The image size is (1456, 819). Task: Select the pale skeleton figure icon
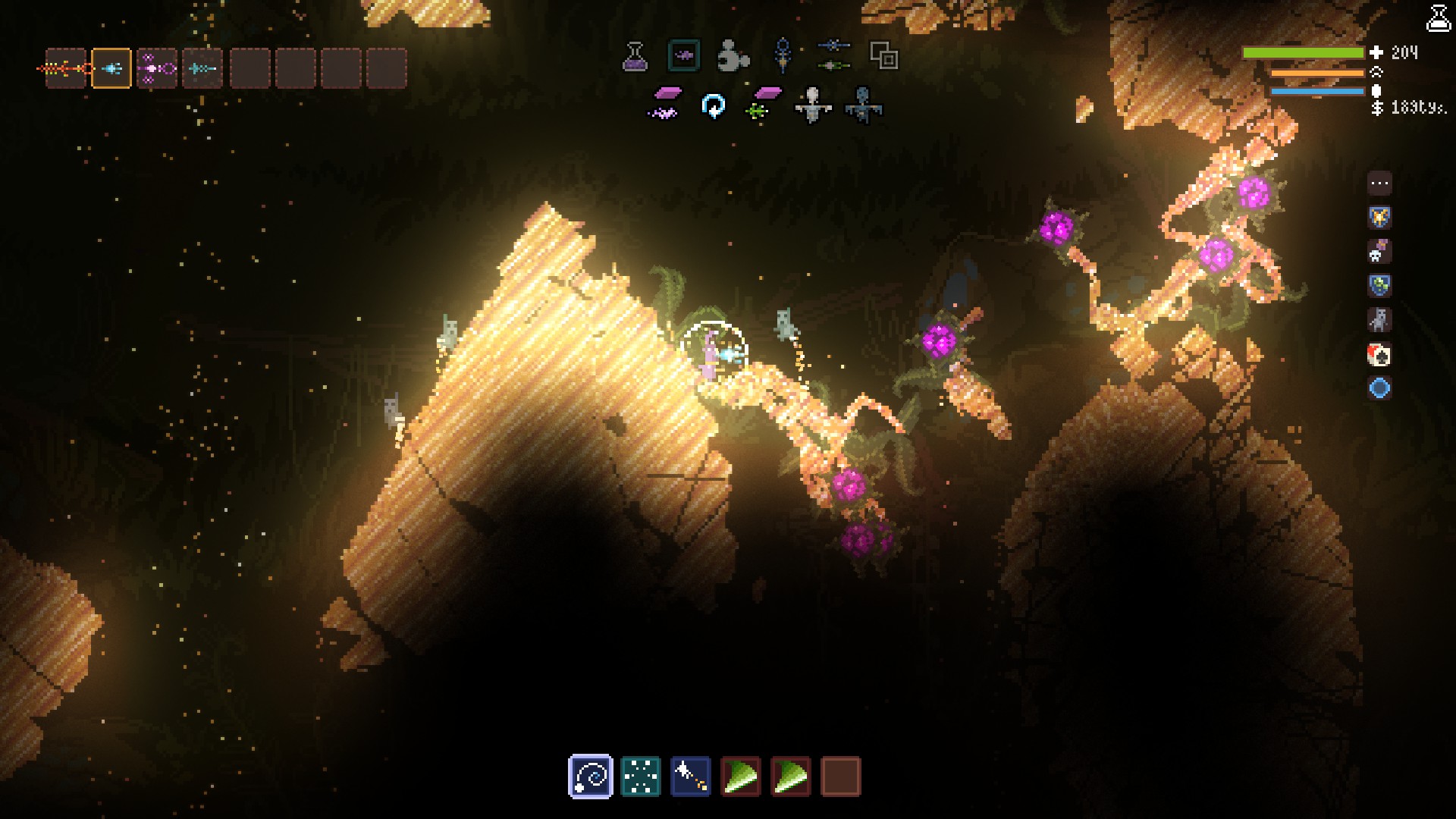coord(812,105)
